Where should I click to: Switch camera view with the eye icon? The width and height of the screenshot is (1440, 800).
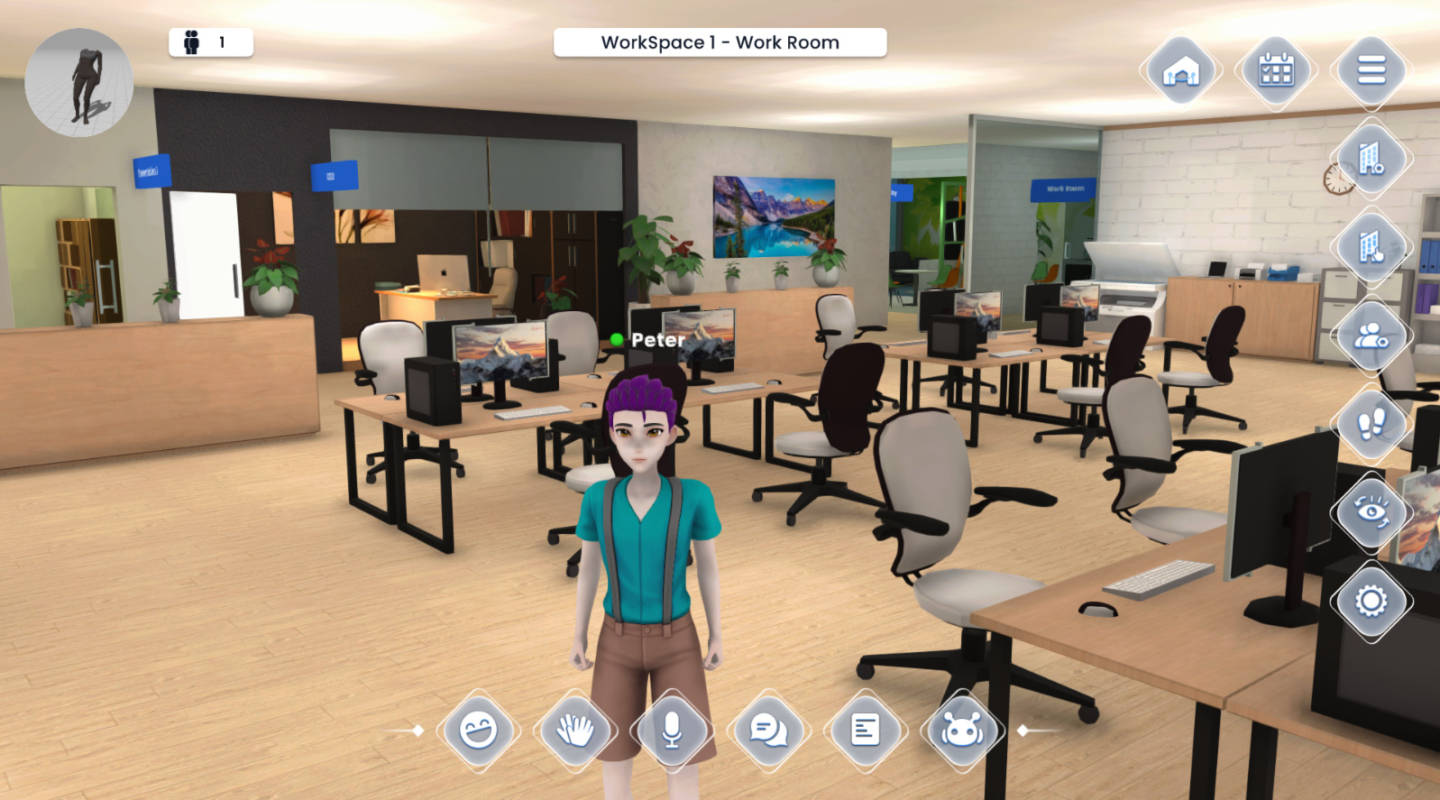pos(1371,512)
